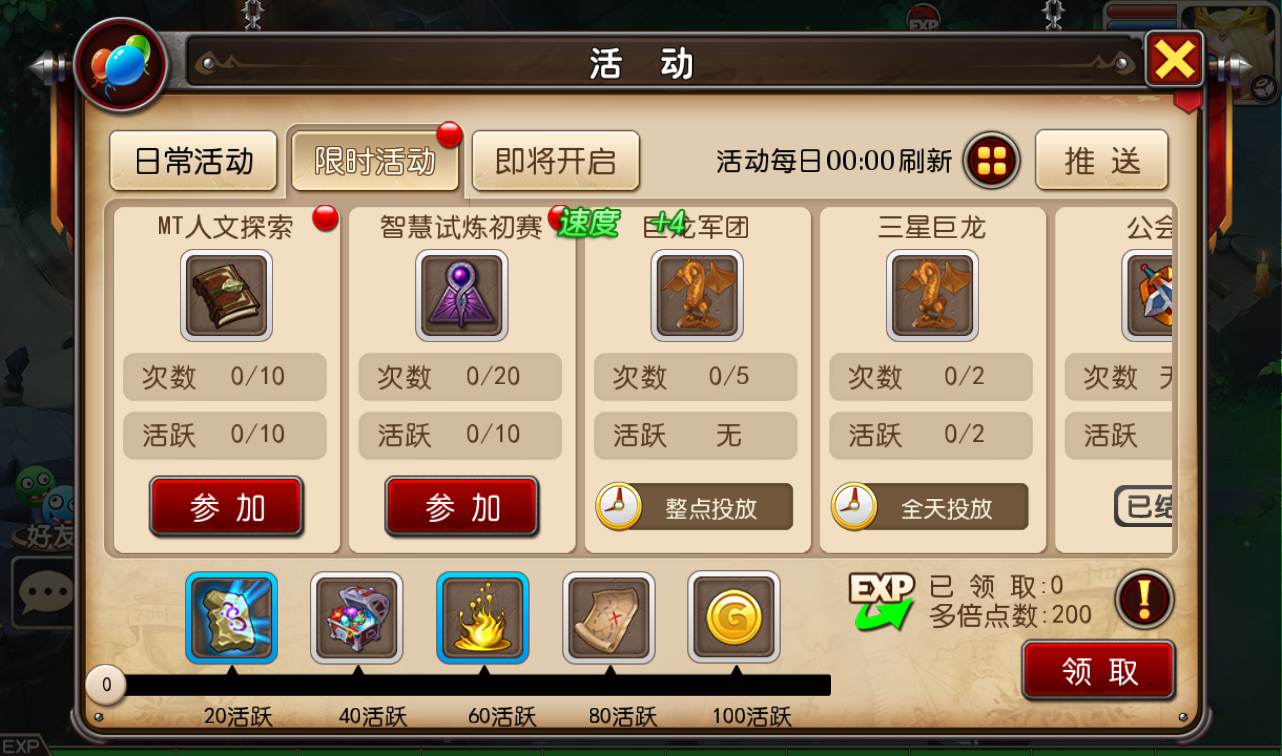
Task: Click the 巨龙军团 dragon icon
Action: click(696, 295)
